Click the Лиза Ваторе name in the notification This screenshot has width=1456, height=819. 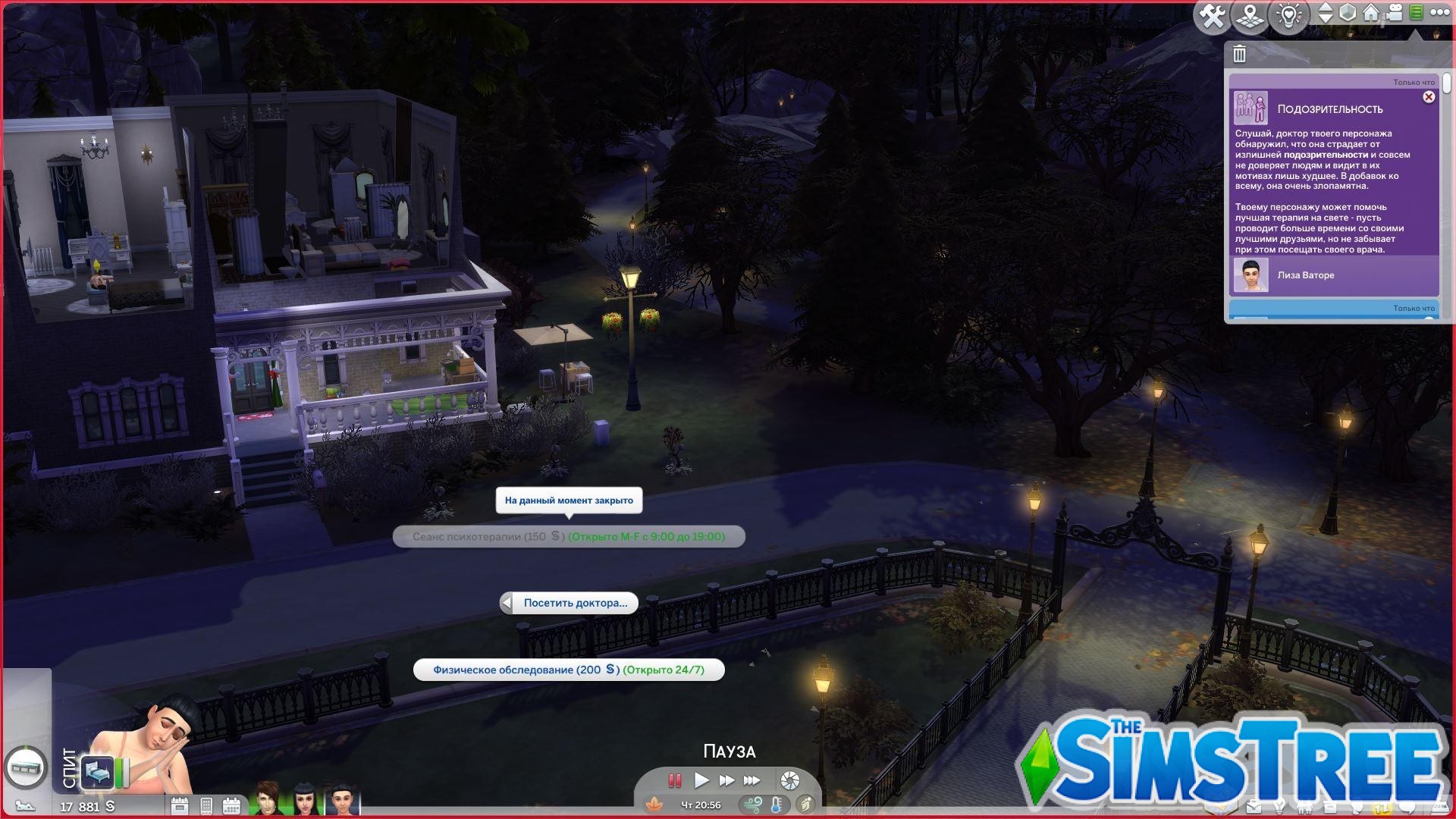click(x=1305, y=275)
